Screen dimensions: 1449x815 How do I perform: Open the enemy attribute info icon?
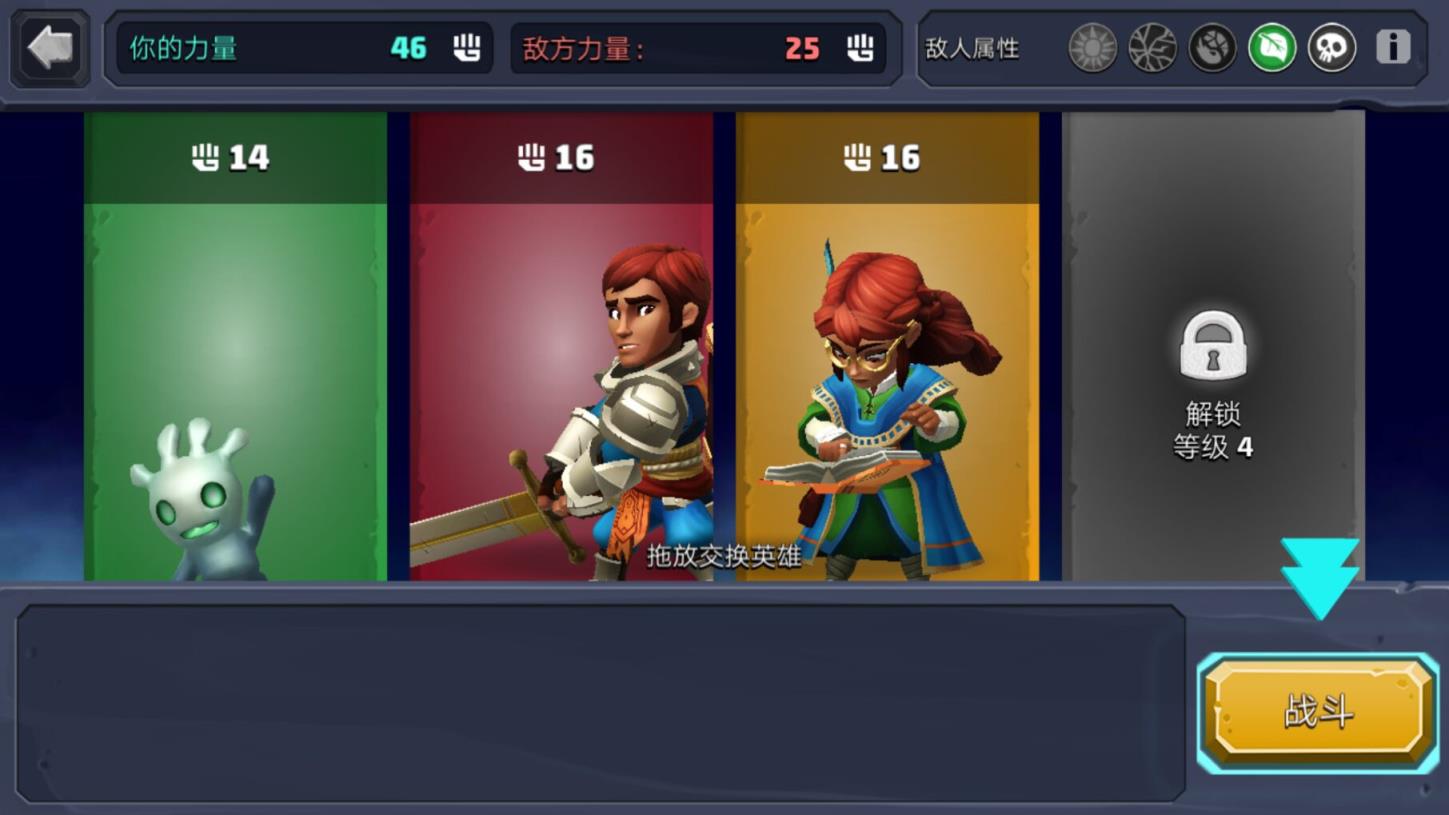point(1392,47)
